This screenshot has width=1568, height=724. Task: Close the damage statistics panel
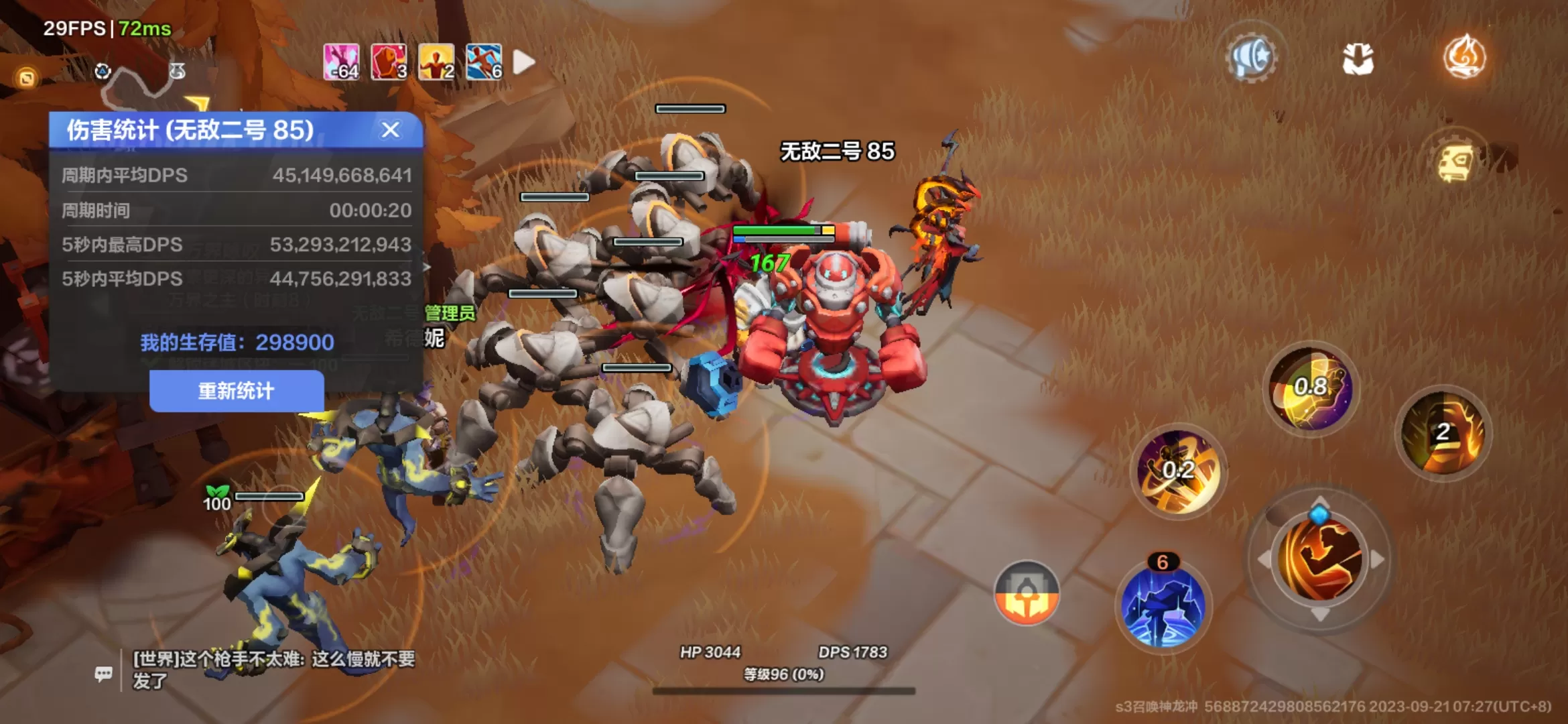click(x=391, y=129)
